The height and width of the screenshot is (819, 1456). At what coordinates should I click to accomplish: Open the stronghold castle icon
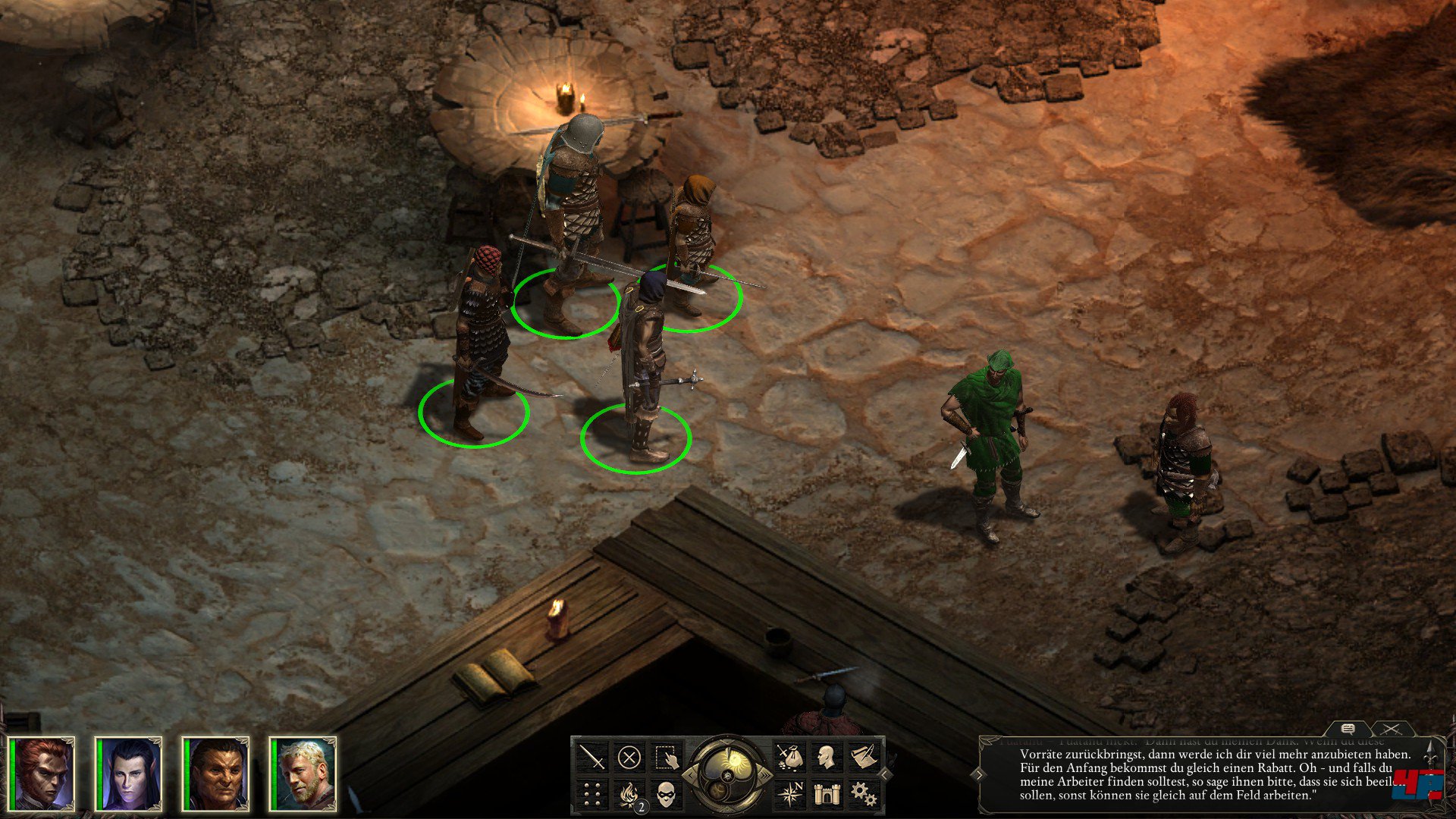coord(826,794)
